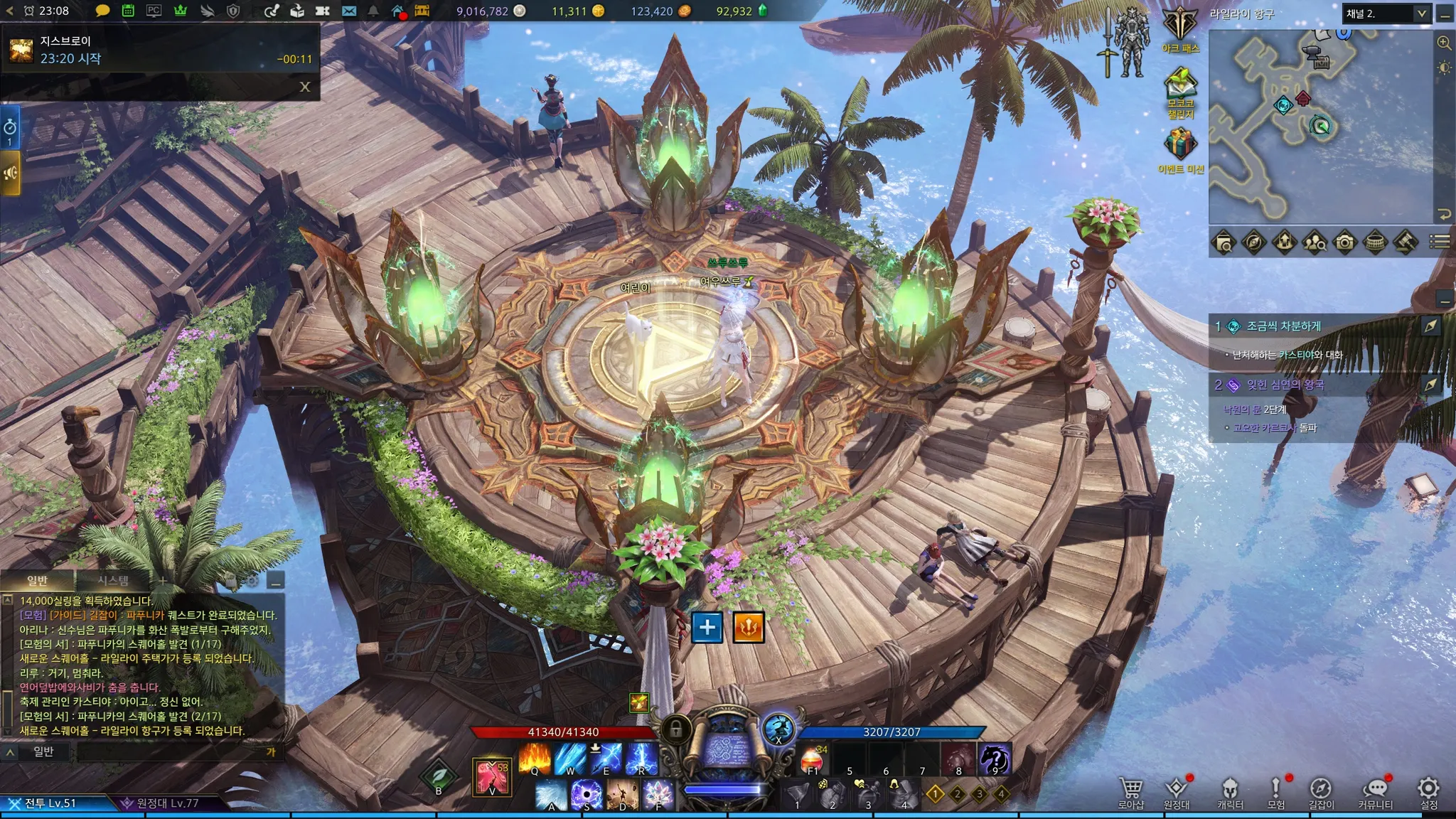Open the green calendar icon

click(128, 11)
